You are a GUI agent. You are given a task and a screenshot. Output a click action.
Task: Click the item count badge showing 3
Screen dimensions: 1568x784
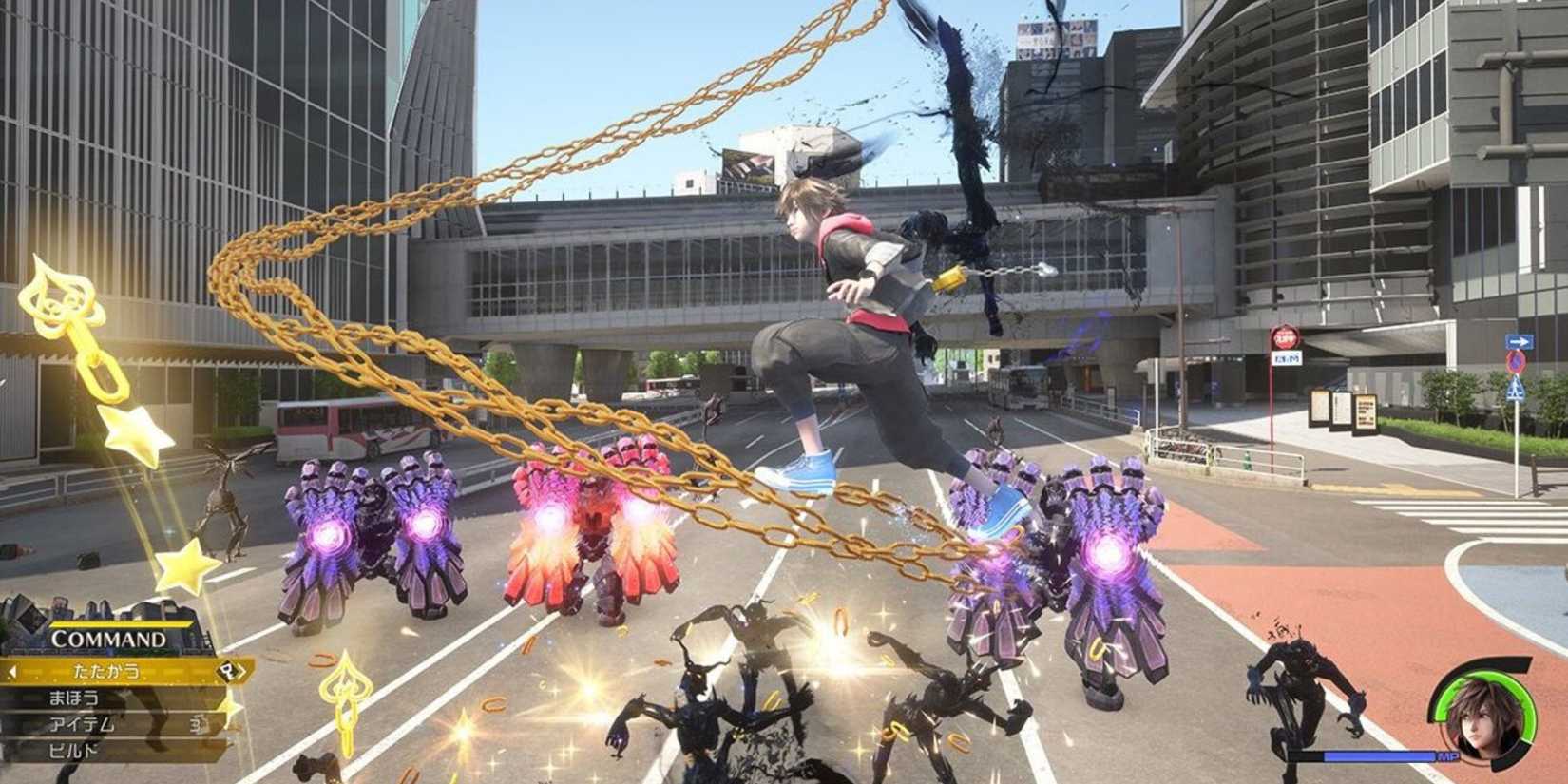(196, 724)
